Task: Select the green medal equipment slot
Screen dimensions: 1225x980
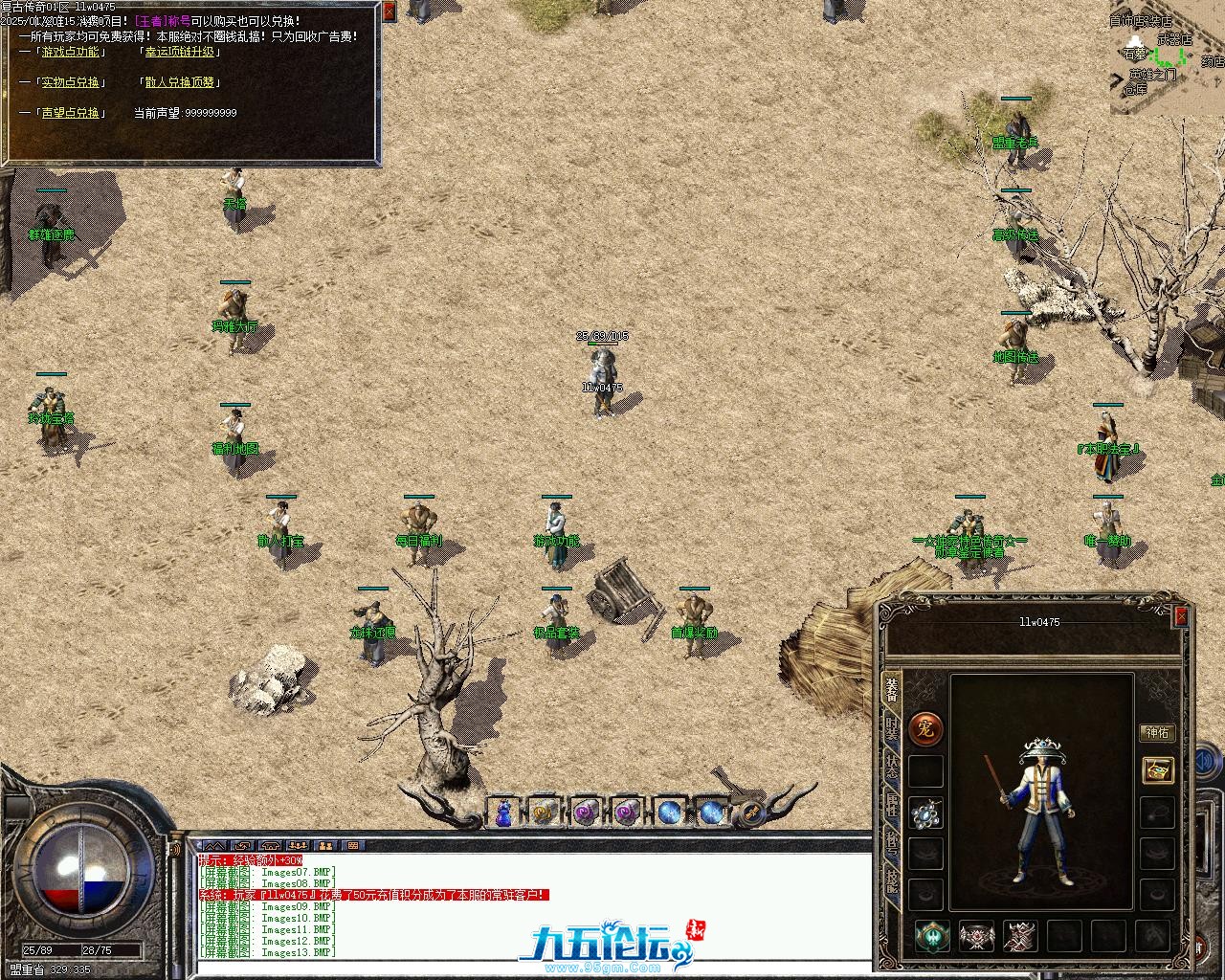Action: (x=932, y=936)
